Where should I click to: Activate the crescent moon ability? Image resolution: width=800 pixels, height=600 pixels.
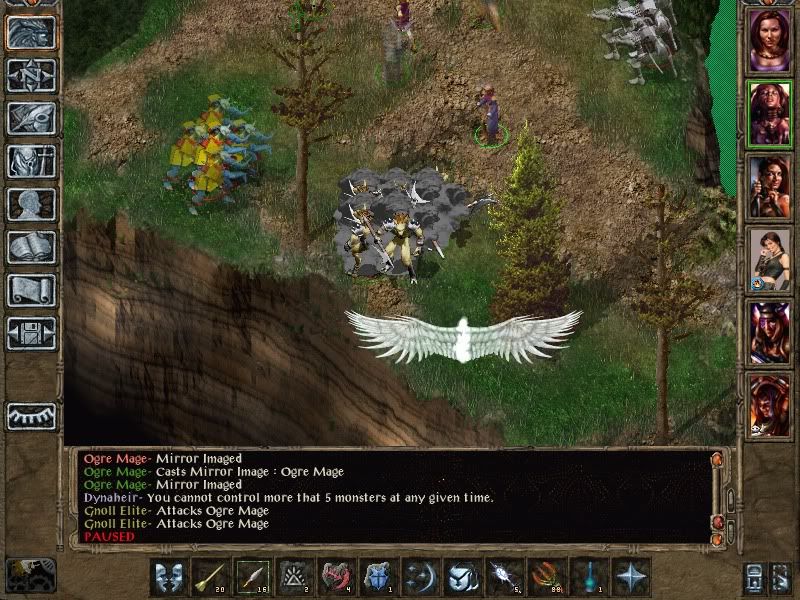click(421, 578)
